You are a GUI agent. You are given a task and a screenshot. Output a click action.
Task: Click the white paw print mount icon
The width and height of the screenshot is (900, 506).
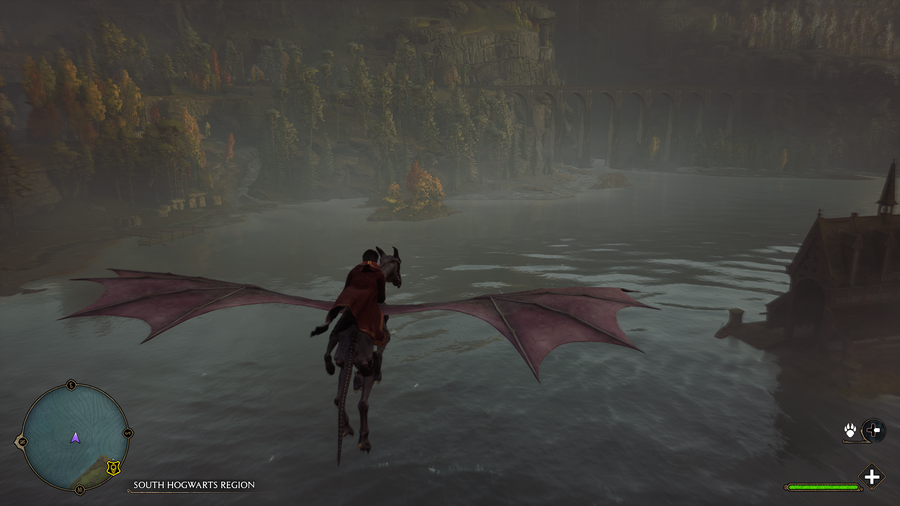(x=849, y=431)
